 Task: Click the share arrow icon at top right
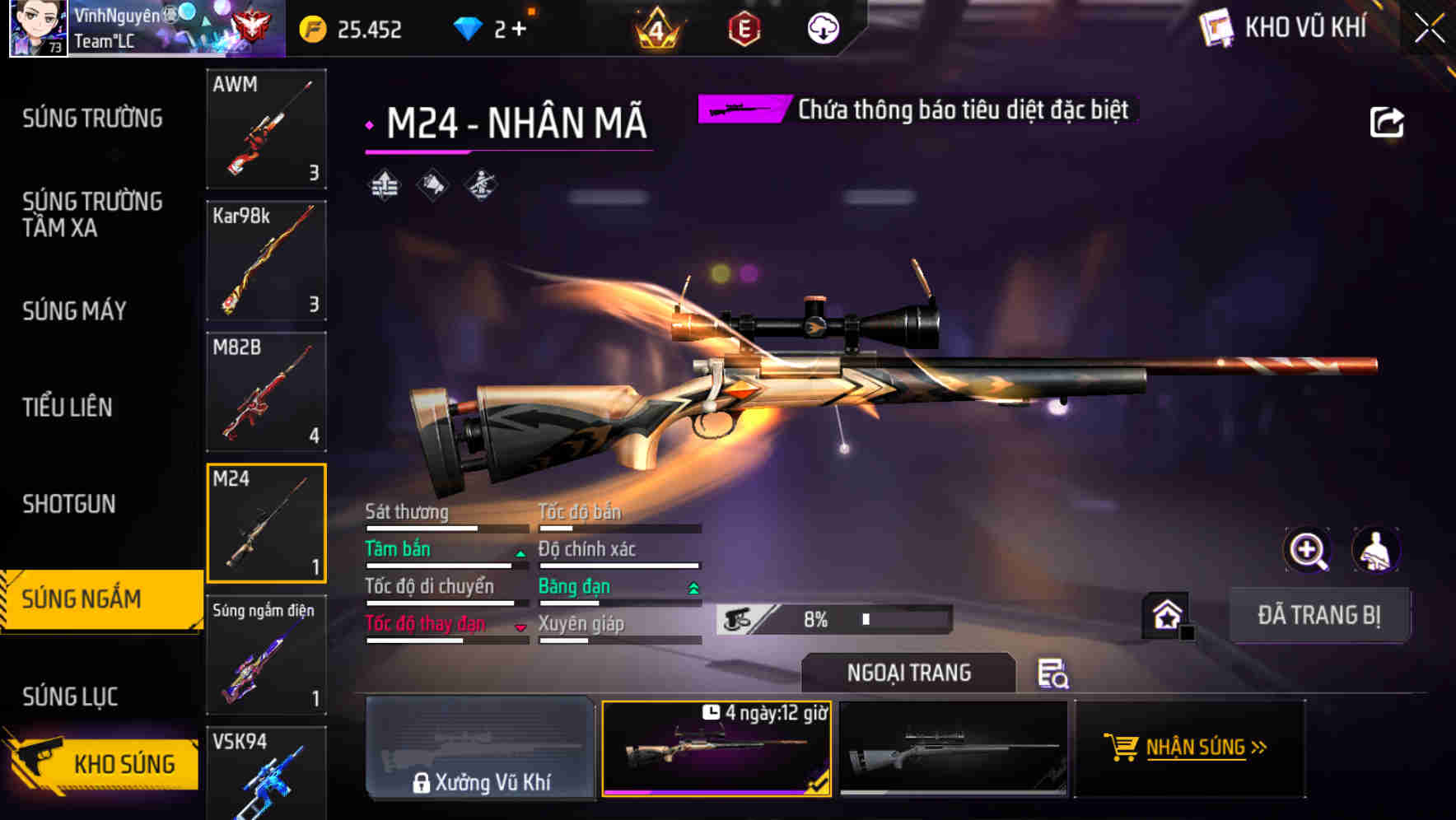click(1387, 120)
